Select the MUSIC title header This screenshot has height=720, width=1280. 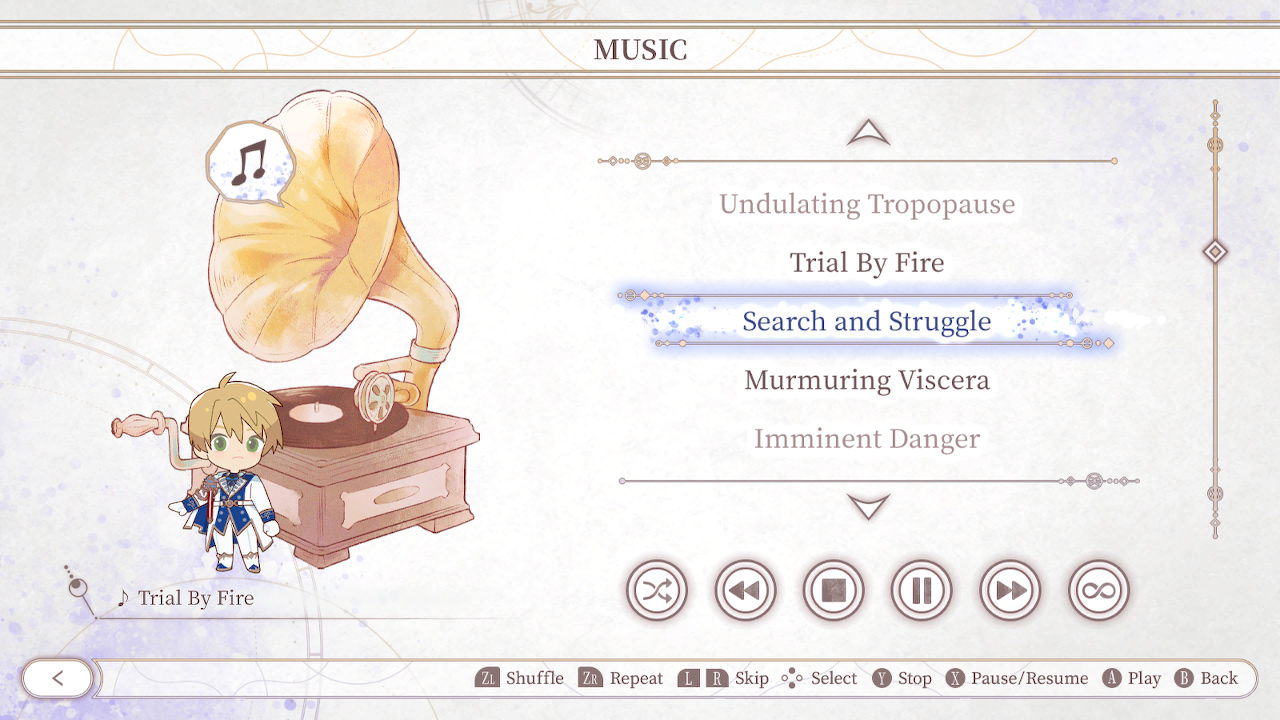[x=640, y=50]
